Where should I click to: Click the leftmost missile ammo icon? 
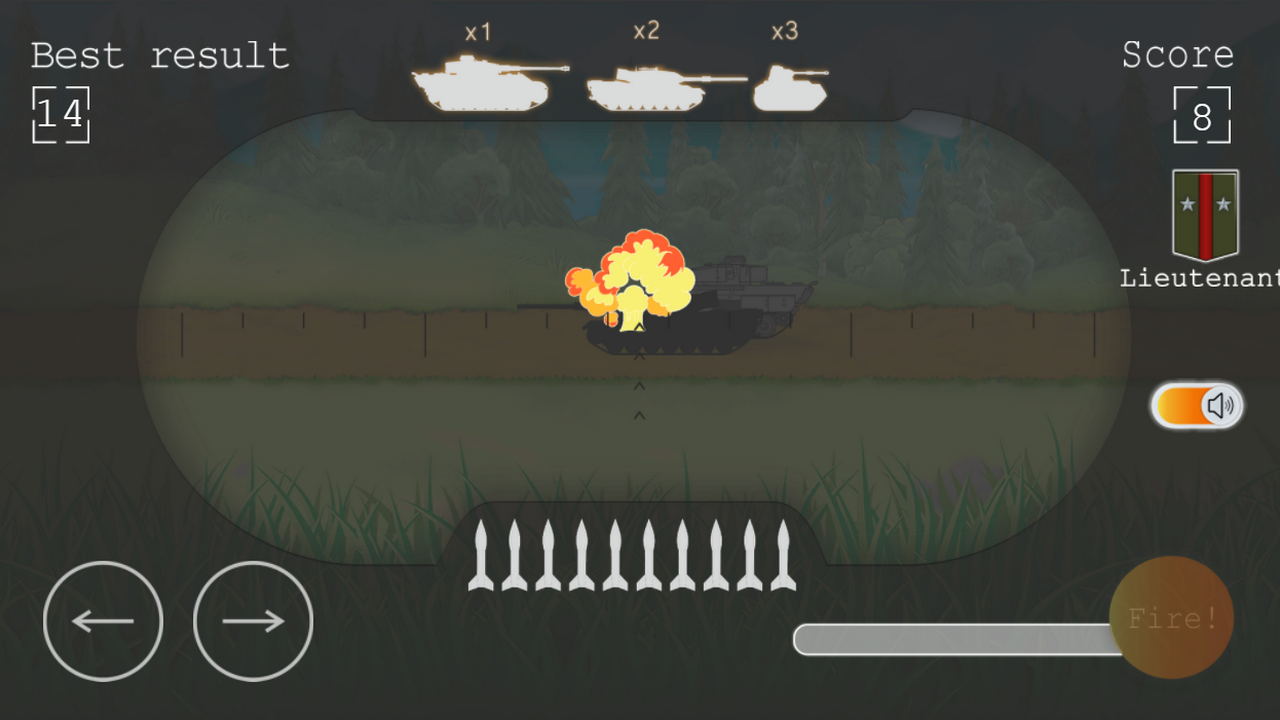click(x=483, y=555)
